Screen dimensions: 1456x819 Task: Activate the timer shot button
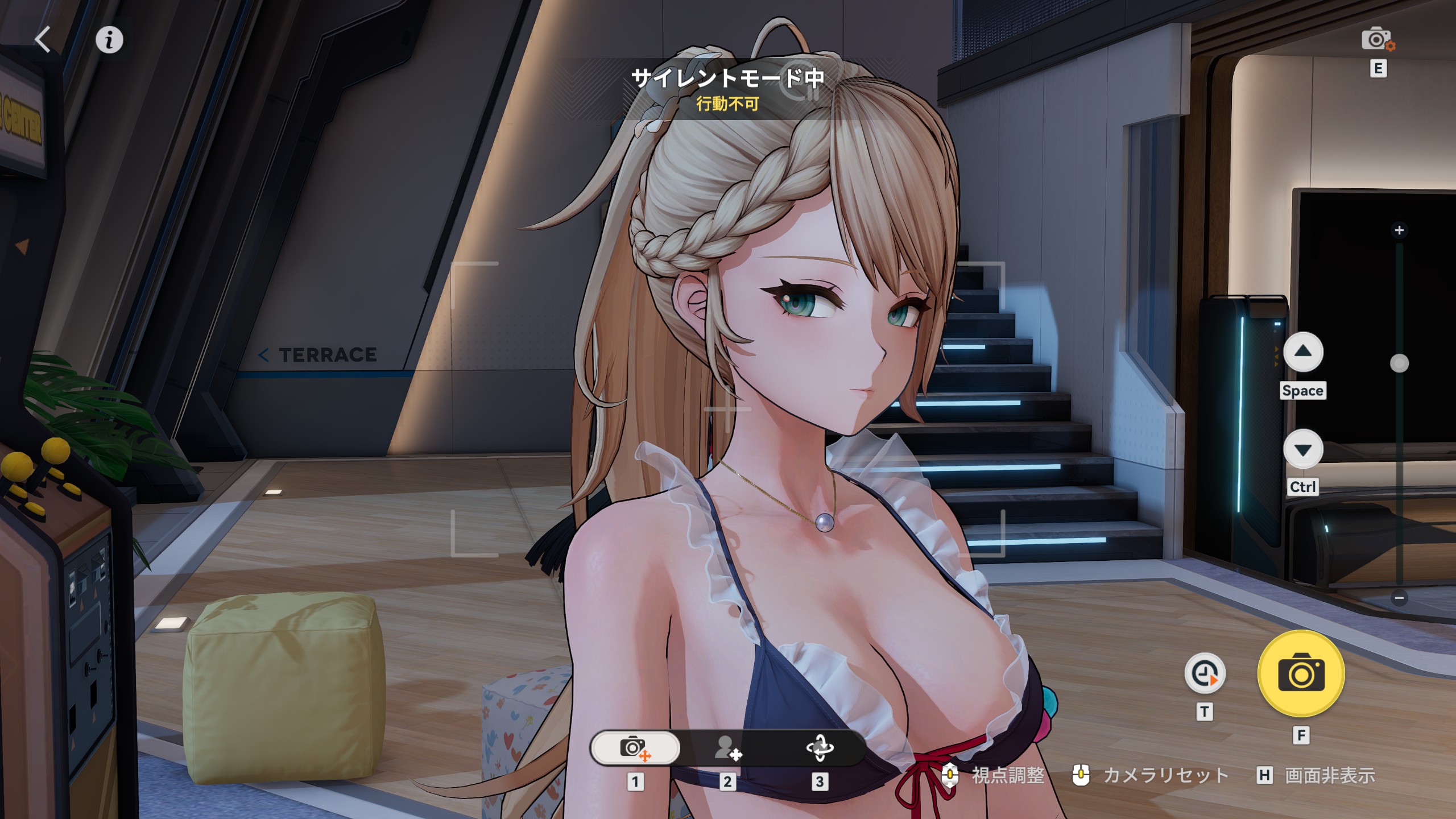[1205, 674]
